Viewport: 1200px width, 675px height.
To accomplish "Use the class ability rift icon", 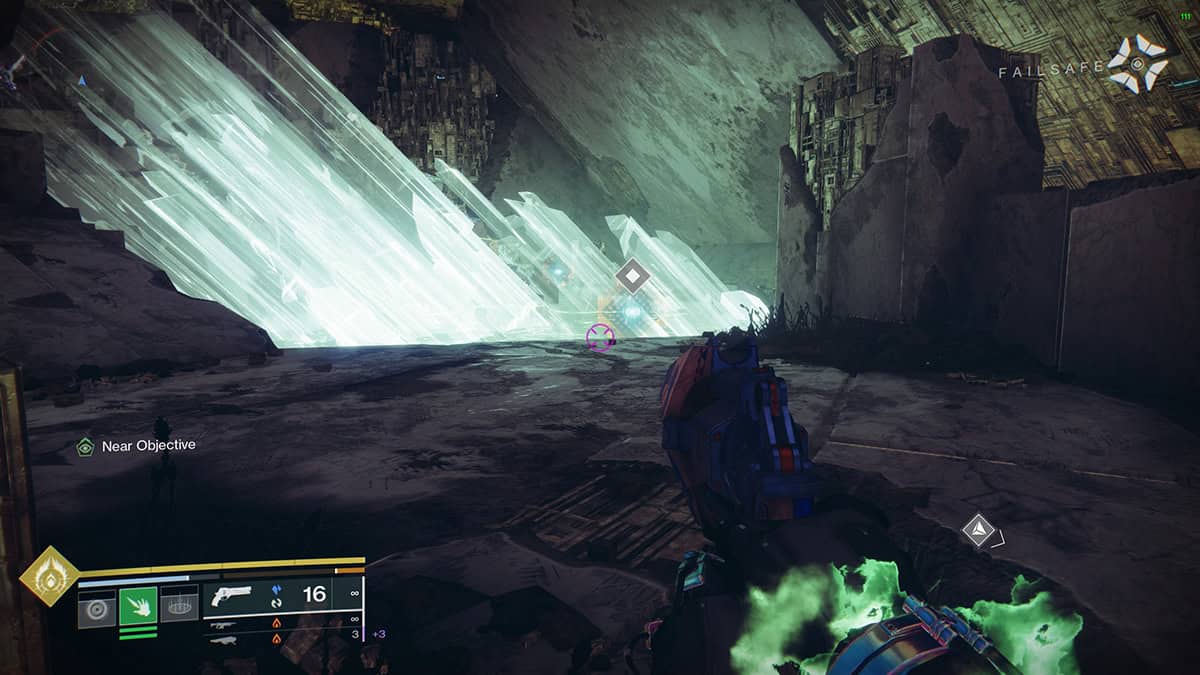I will coord(179,605).
